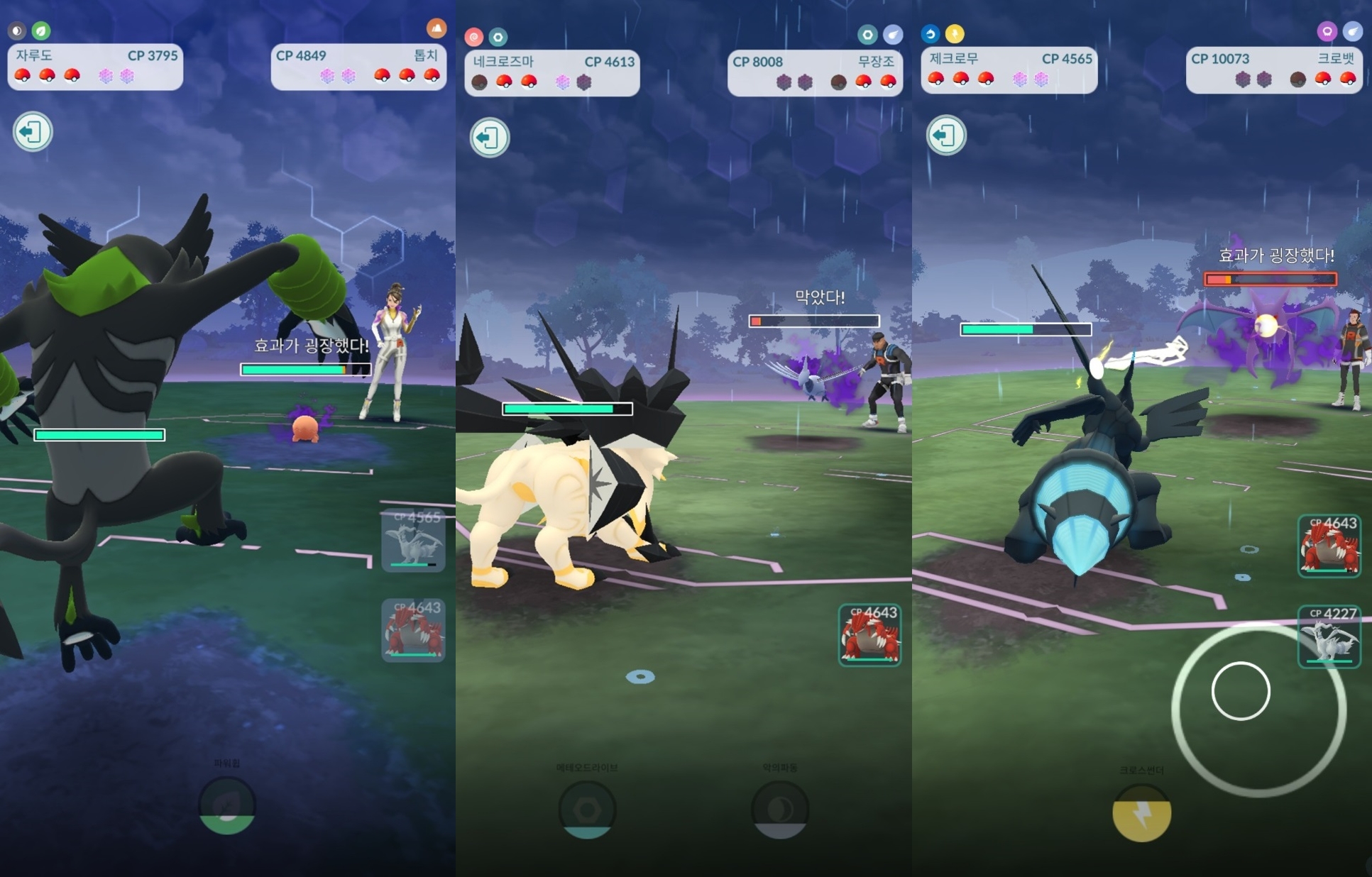Activate Zarude's Power Whip charged attack
This screenshot has height=877, width=1372.
227,805
